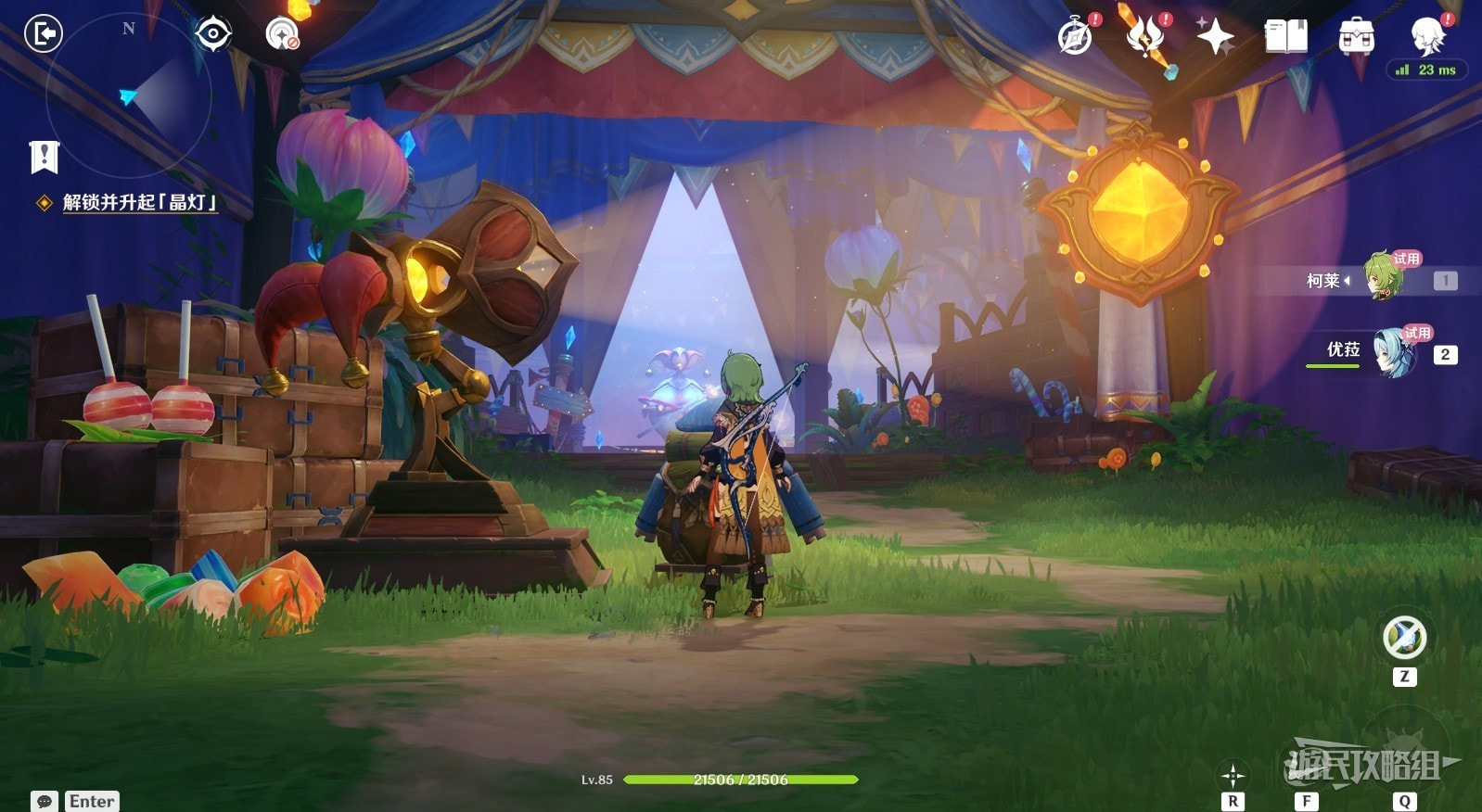Use the round gadget icon above Z
Viewport: 1482px width, 812px height.
coord(1404,638)
